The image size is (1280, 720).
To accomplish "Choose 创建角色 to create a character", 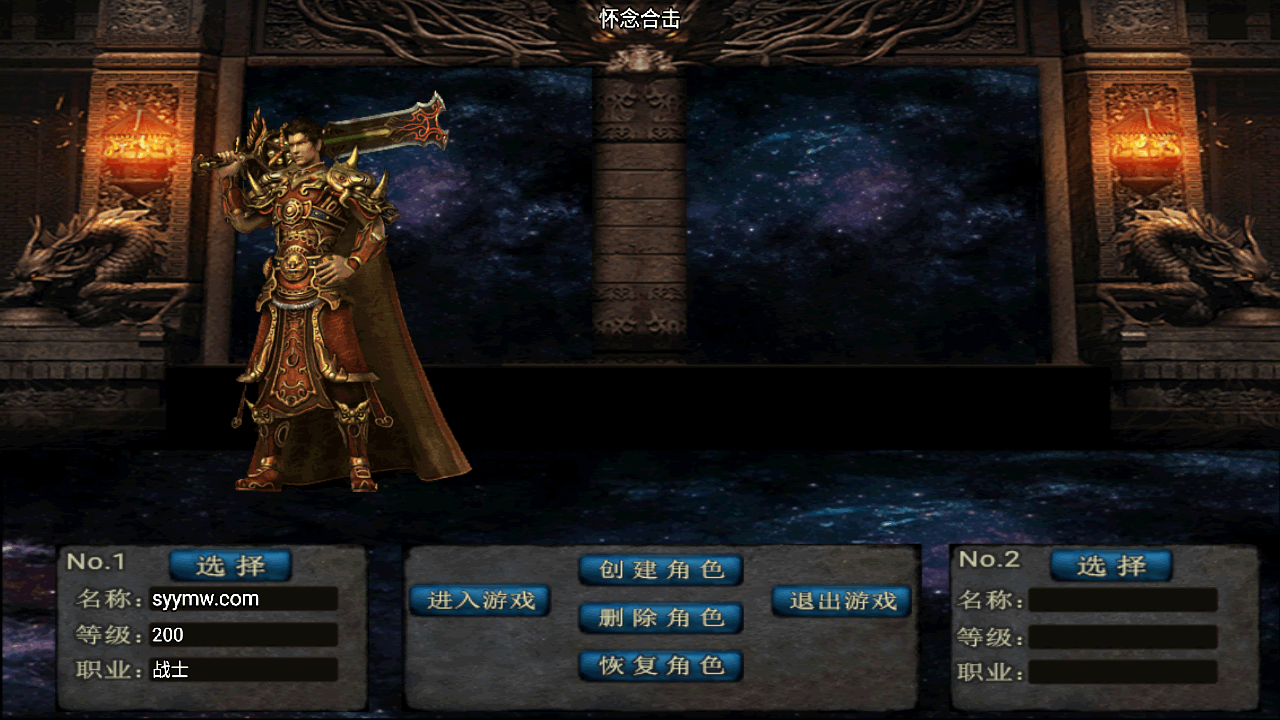I will [661, 570].
